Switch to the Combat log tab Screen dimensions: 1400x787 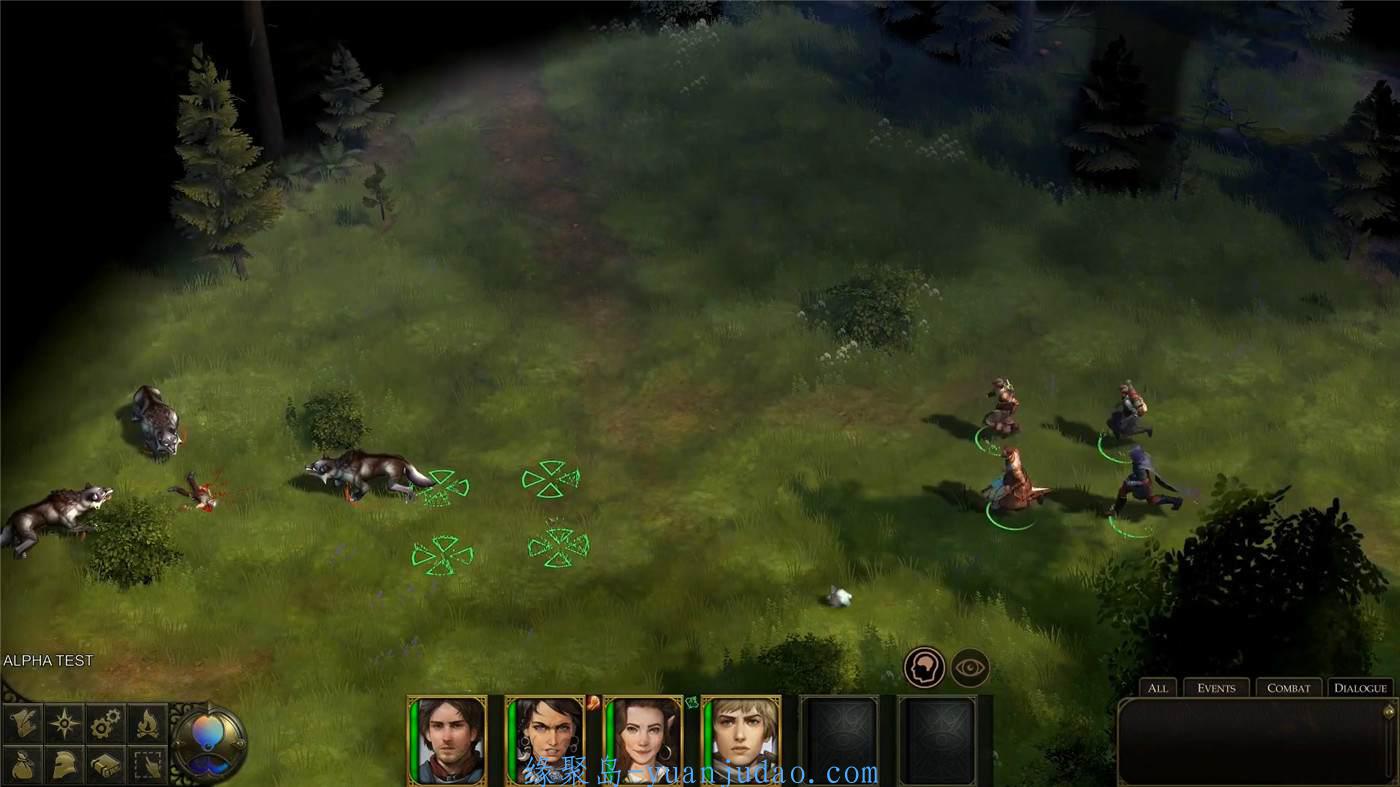[x=1288, y=688]
